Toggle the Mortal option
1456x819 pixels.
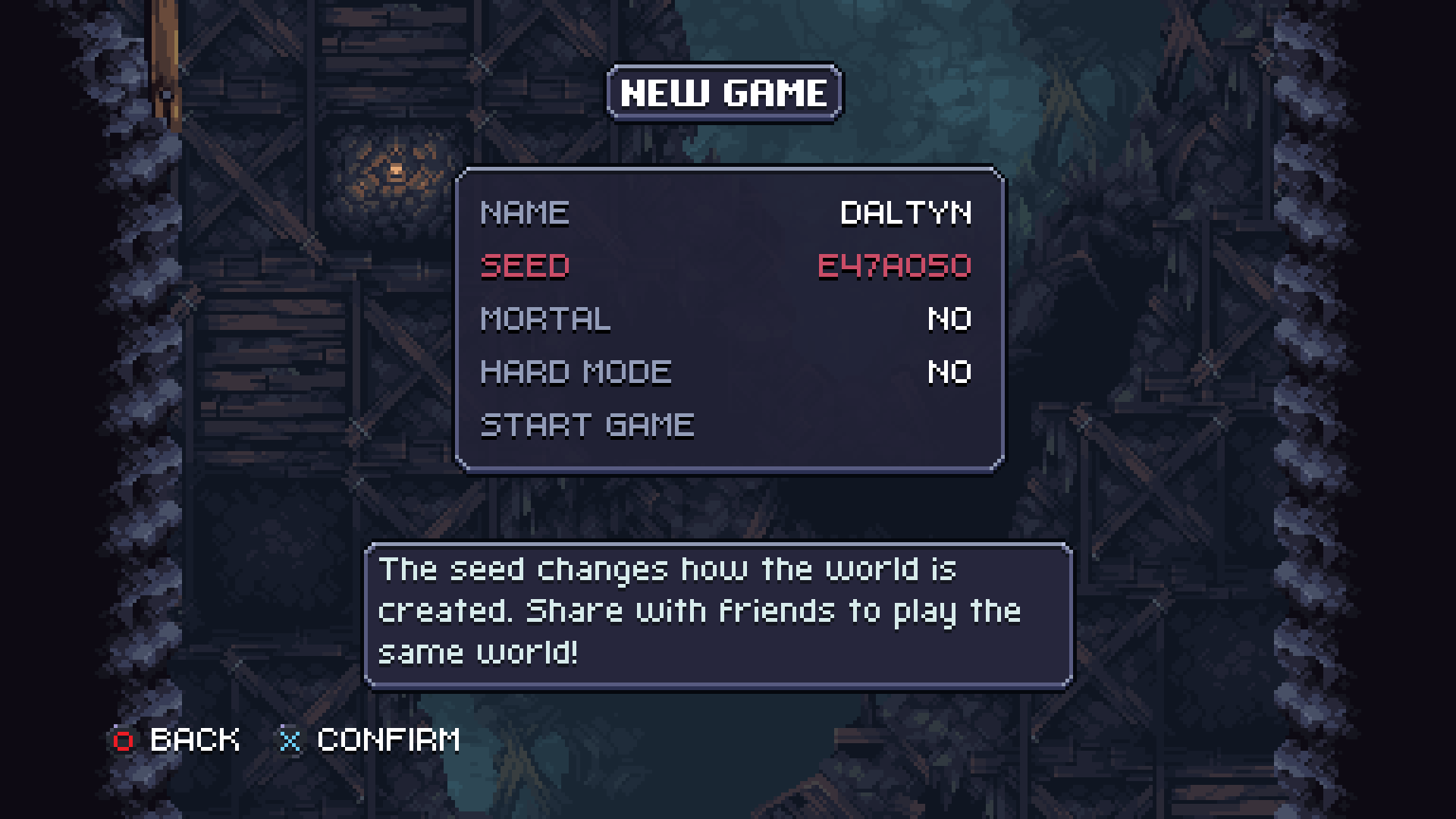click(x=726, y=319)
